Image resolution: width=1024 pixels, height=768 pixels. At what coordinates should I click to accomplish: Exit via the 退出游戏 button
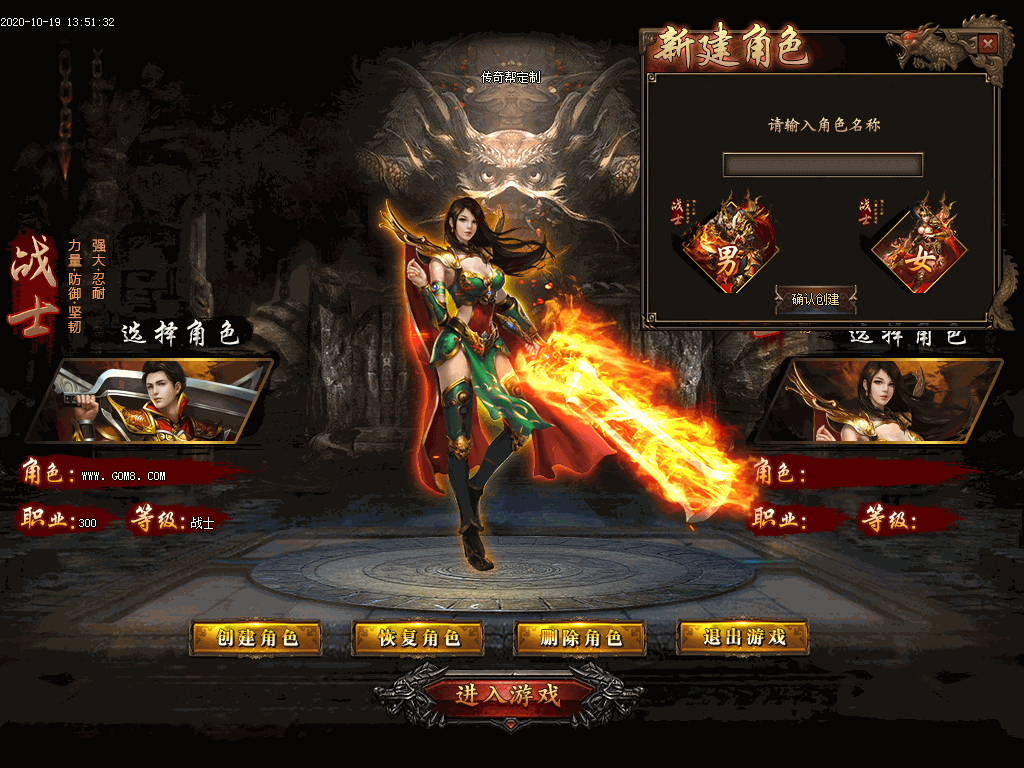743,637
